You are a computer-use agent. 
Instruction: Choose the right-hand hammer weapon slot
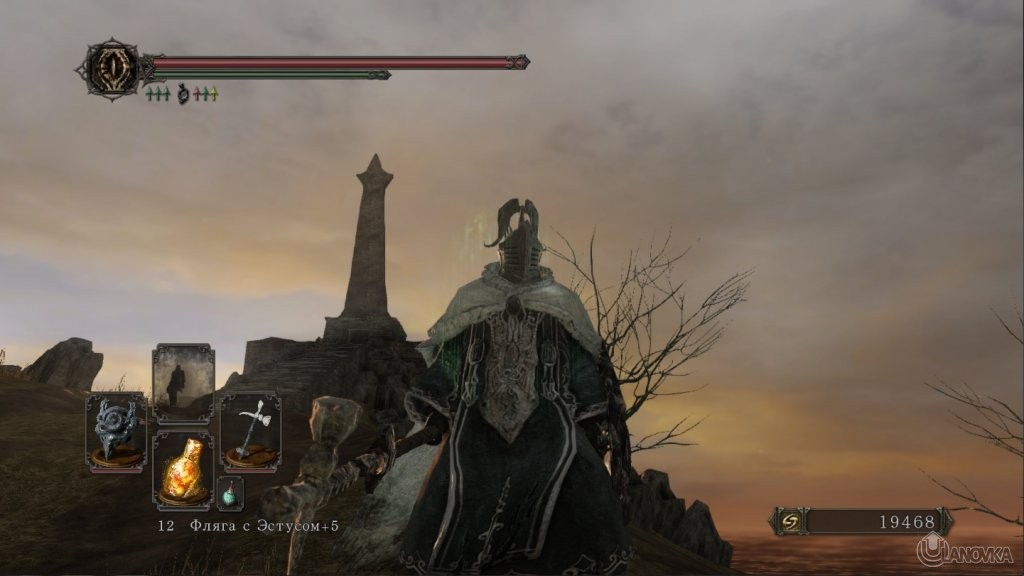coord(250,432)
